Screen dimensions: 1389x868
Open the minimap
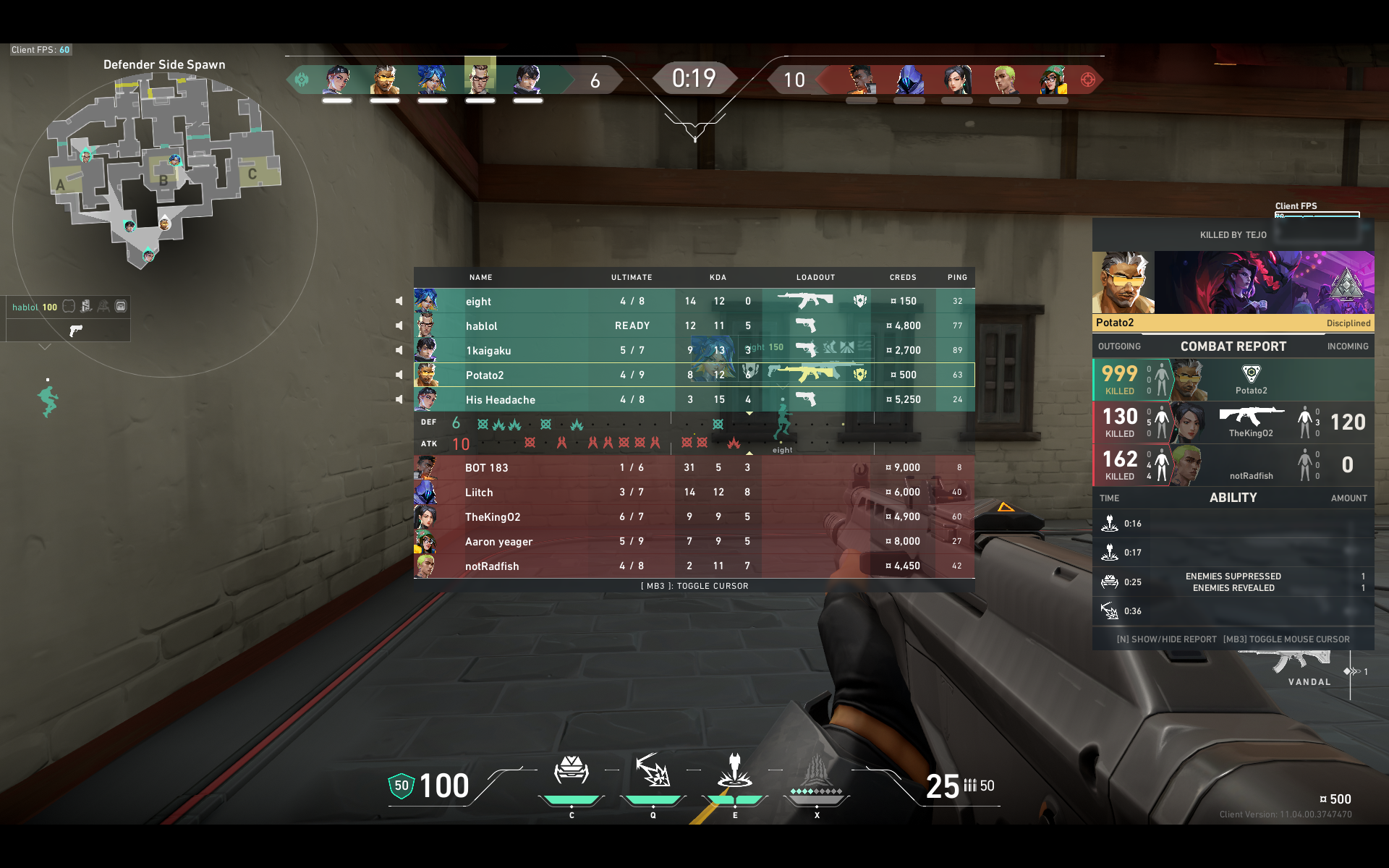point(163,174)
